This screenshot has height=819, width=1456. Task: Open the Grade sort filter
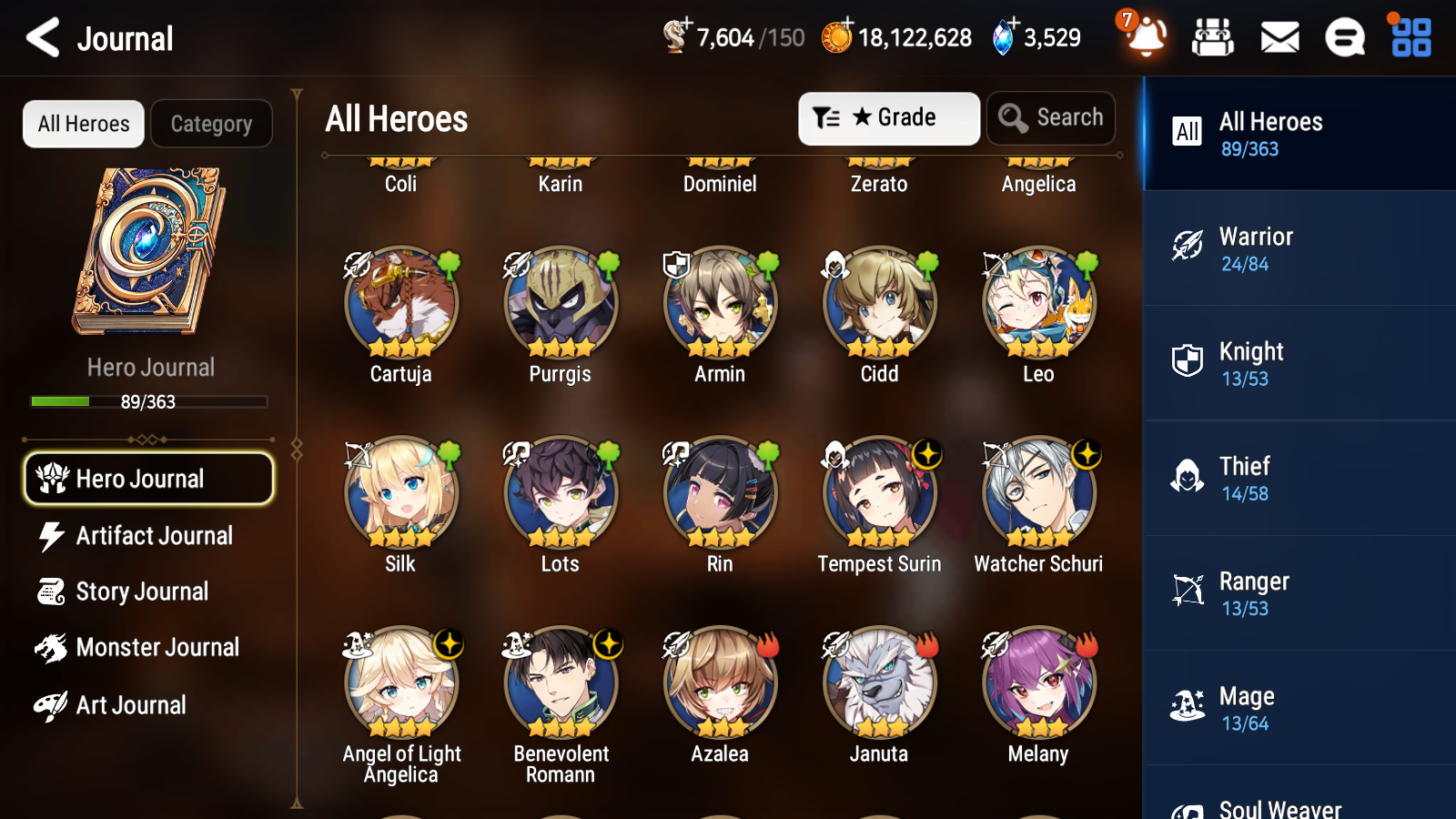[x=887, y=117]
